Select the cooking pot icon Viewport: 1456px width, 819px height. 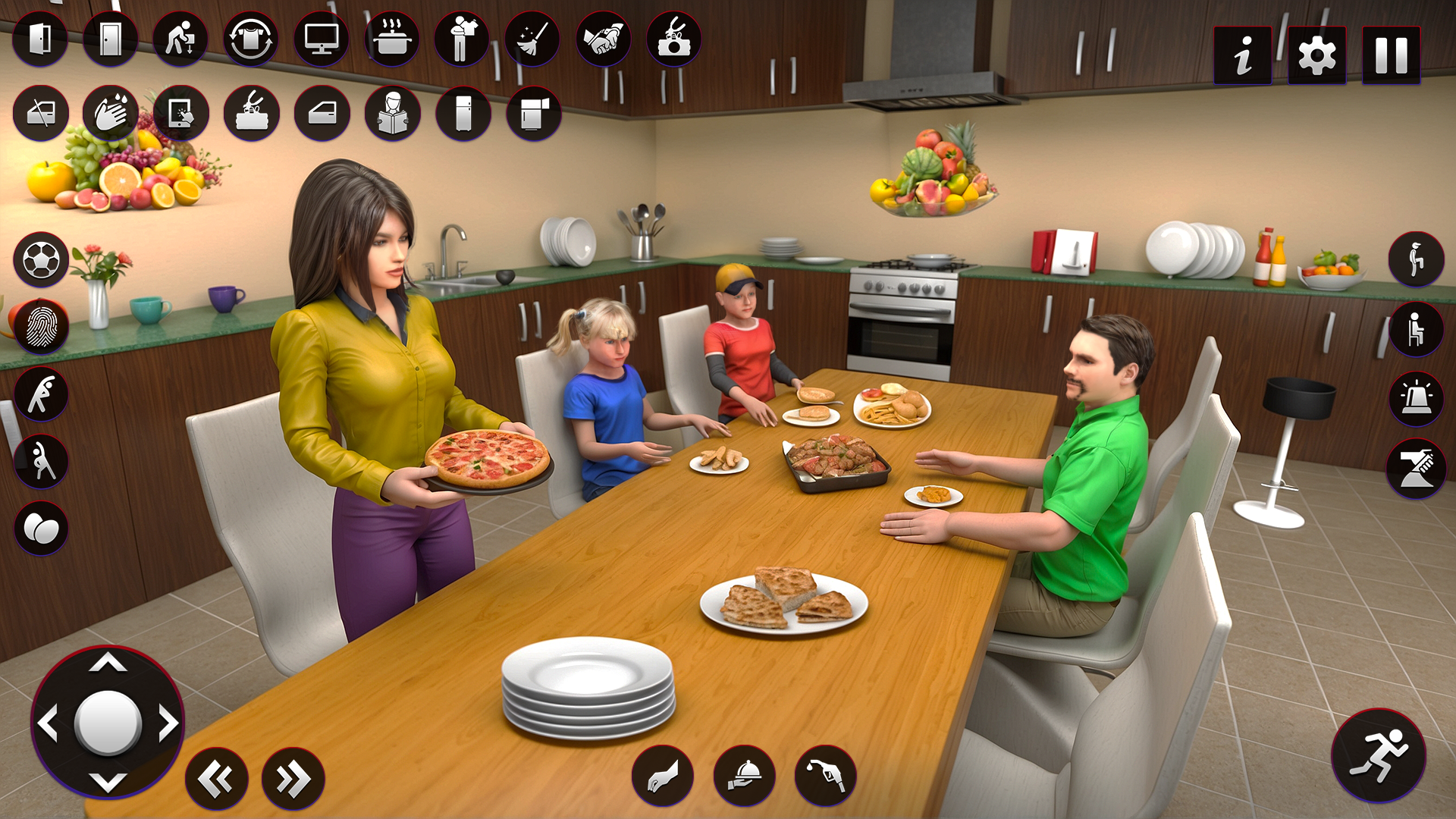[x=392, y=41]
